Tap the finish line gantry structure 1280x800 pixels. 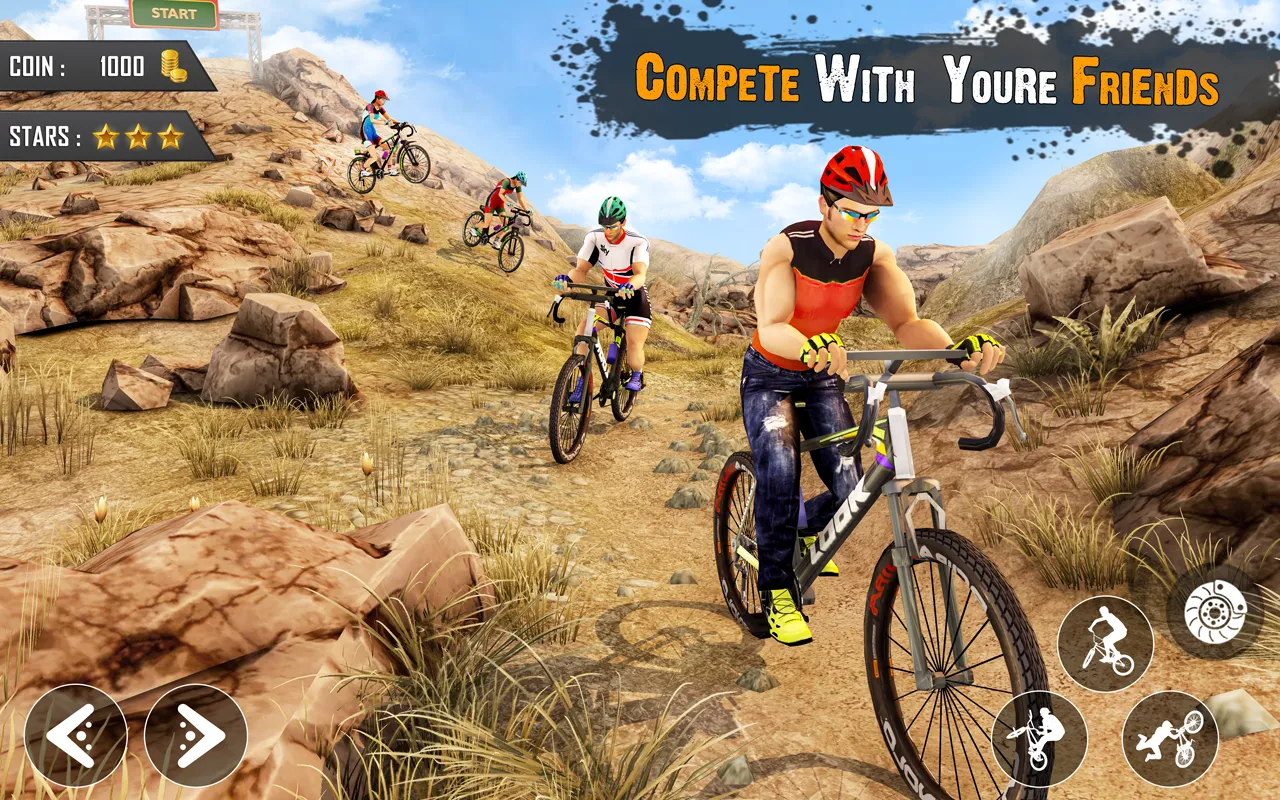point(177,18)
